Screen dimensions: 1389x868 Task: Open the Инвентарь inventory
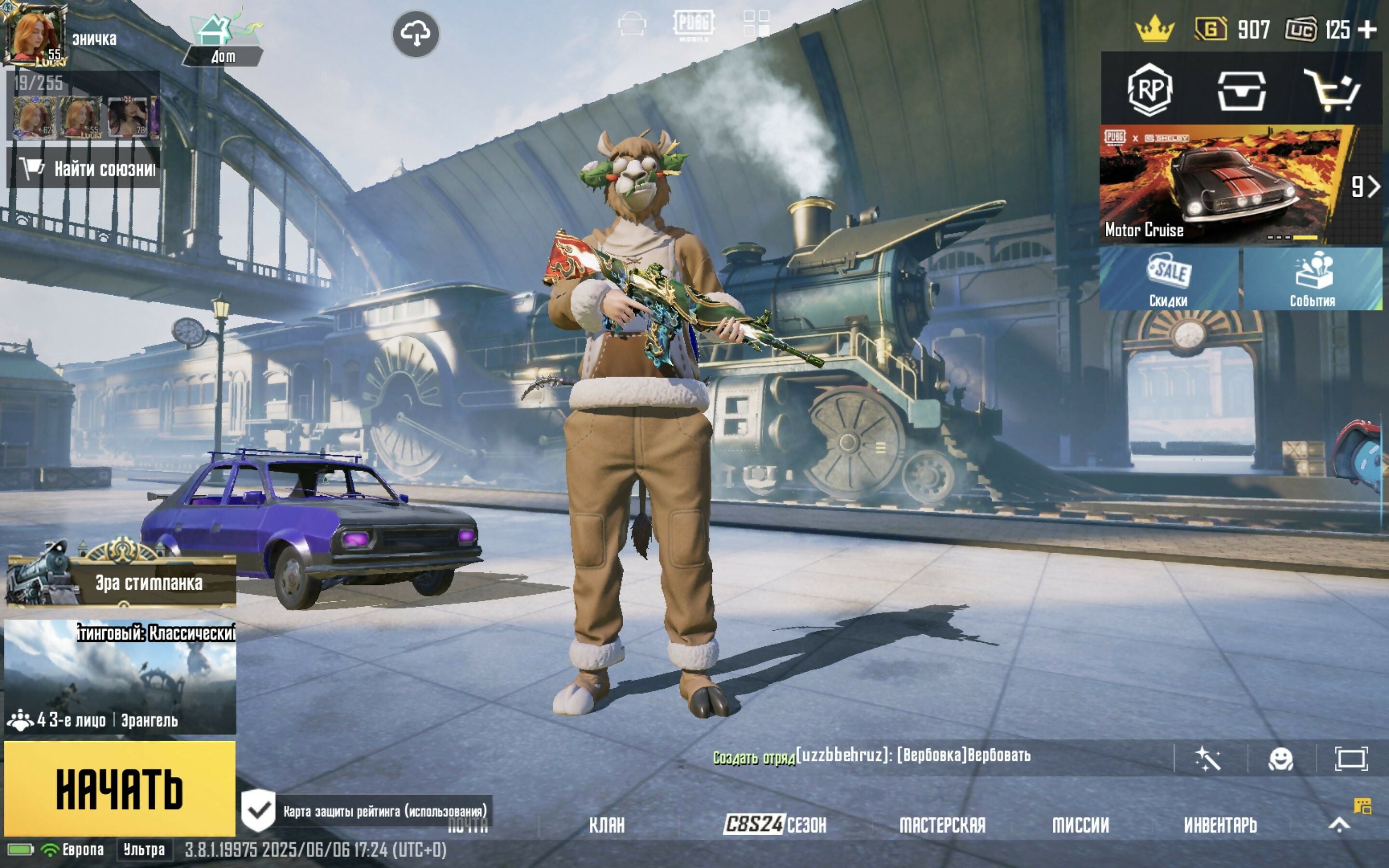[x=1220, y=826]
